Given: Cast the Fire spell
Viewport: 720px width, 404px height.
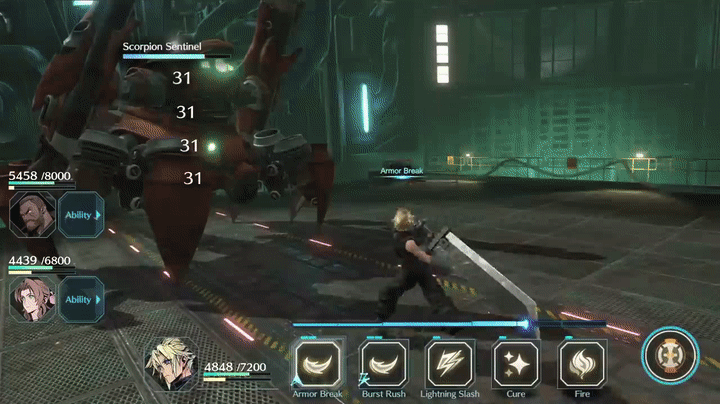Looking at the screenshot, I should pyautogui.click(x=582, y=364).
